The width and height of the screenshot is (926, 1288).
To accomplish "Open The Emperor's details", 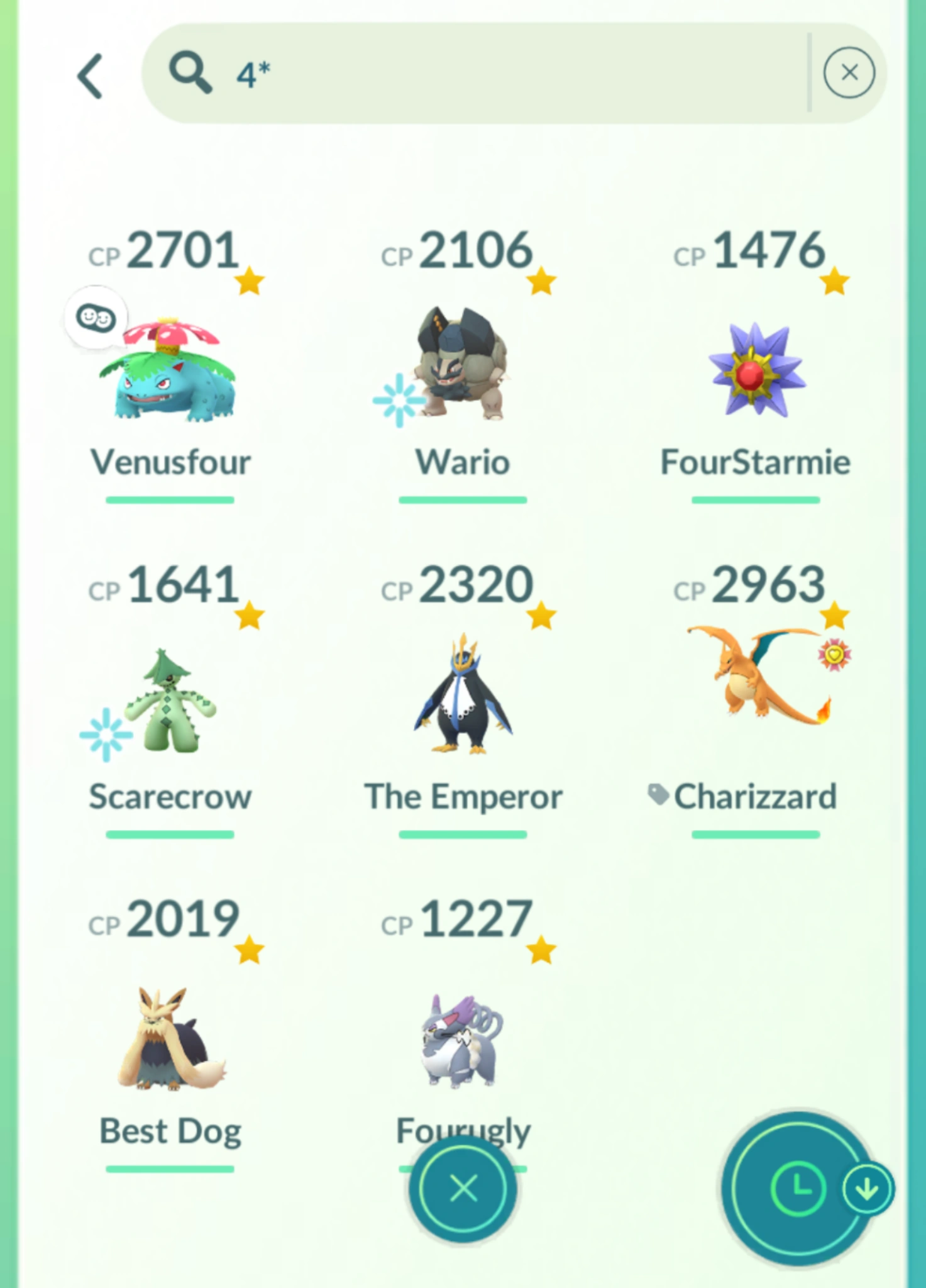I will [x=463, y=698].
